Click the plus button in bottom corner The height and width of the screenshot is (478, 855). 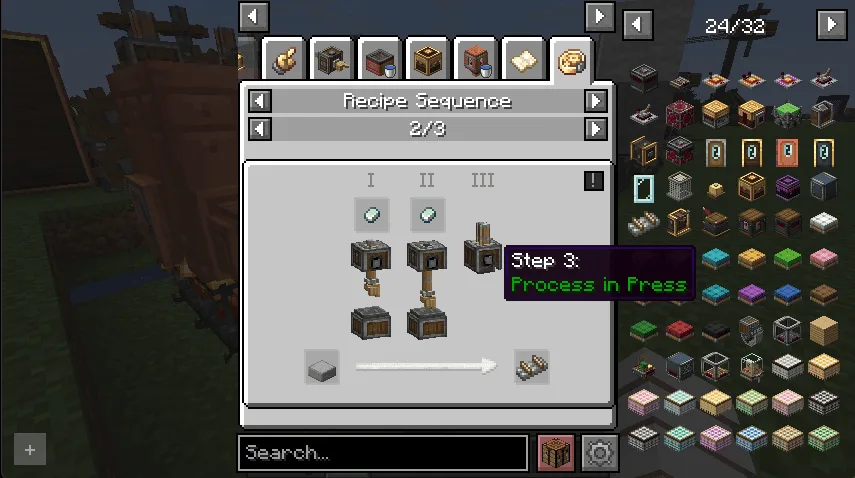click(x=30, y=450)
